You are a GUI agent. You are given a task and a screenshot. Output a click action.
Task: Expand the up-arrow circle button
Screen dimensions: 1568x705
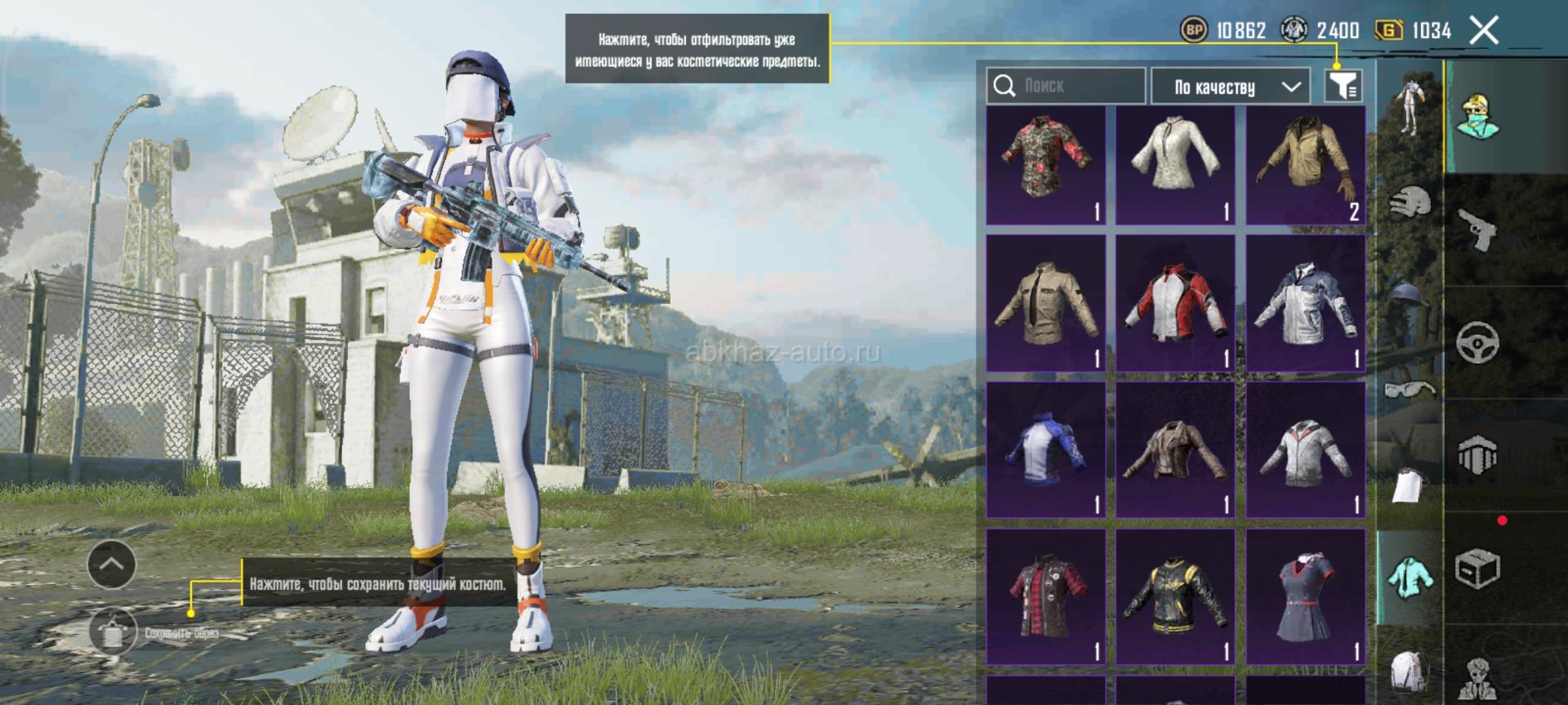112,564
